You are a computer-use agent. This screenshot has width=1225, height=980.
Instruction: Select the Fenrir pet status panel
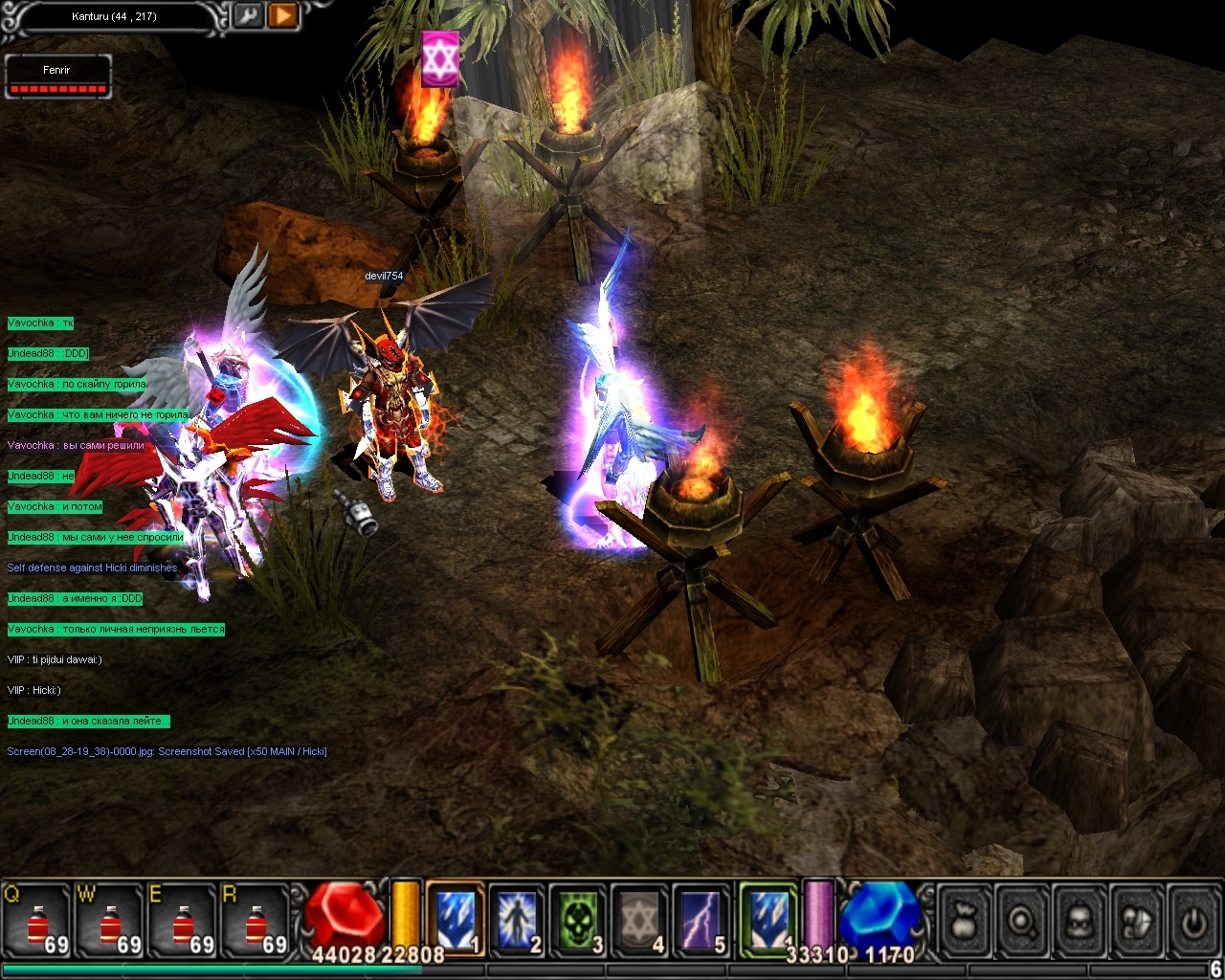tap(58, 78)
